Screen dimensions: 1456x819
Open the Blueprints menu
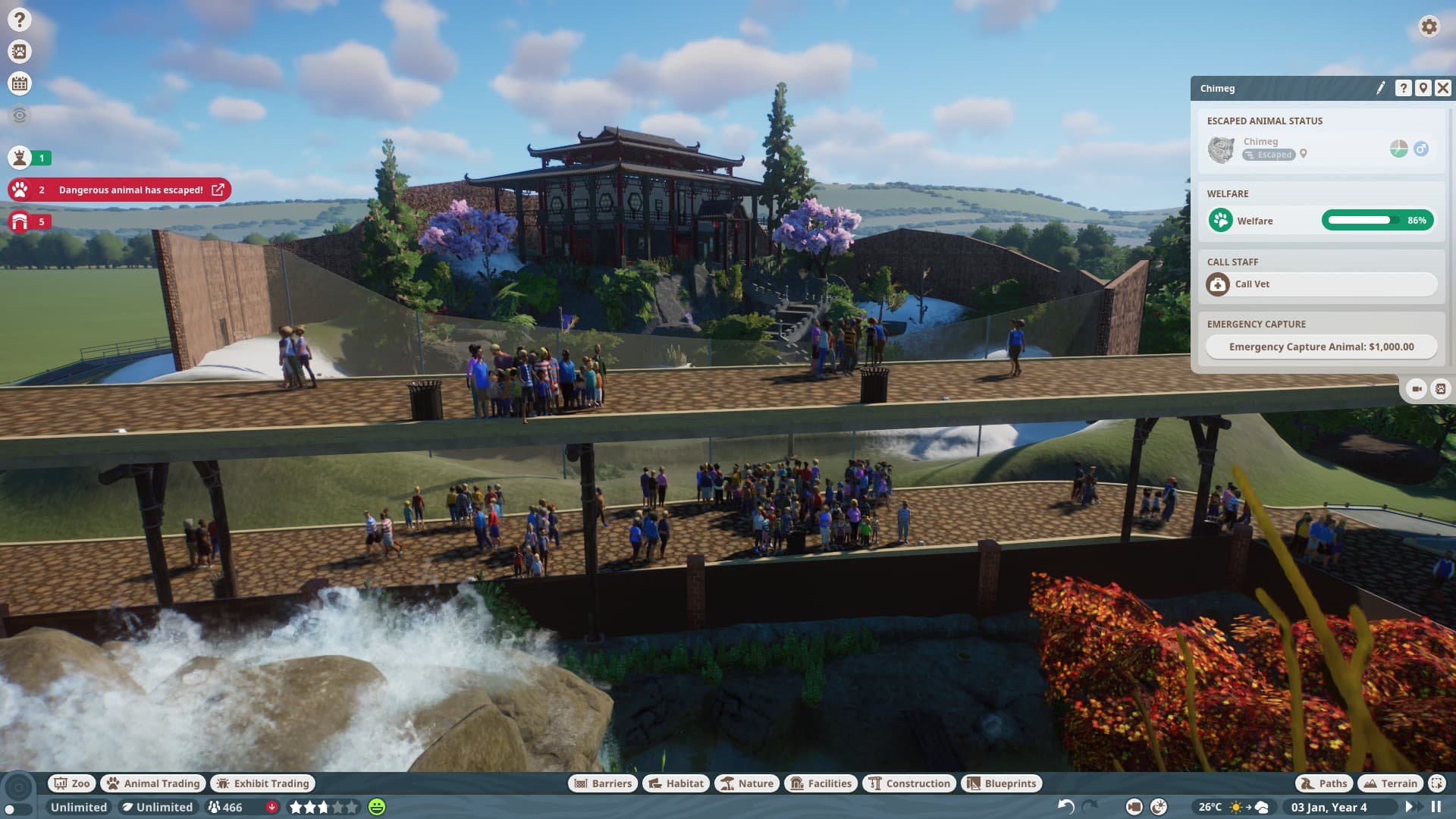coord(1002,783)
